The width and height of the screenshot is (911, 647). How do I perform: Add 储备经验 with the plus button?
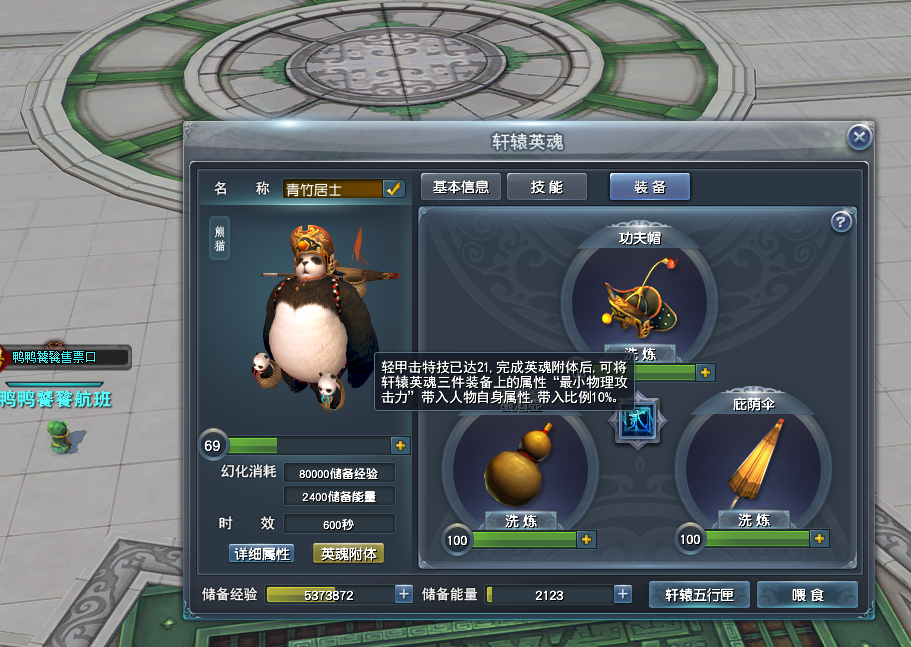click(x=404, y=594)
